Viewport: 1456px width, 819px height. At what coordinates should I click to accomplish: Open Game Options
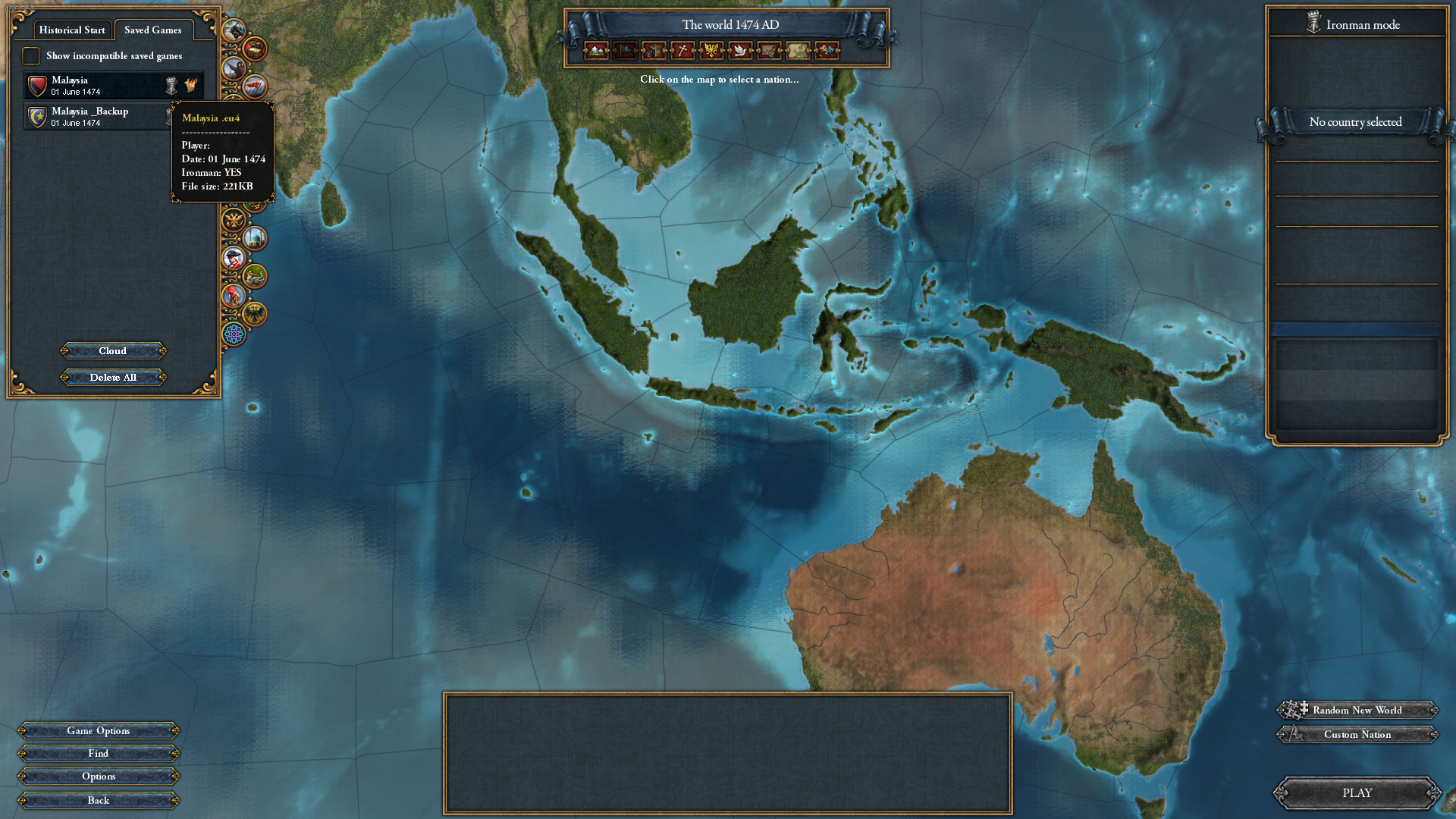[99, 730]
